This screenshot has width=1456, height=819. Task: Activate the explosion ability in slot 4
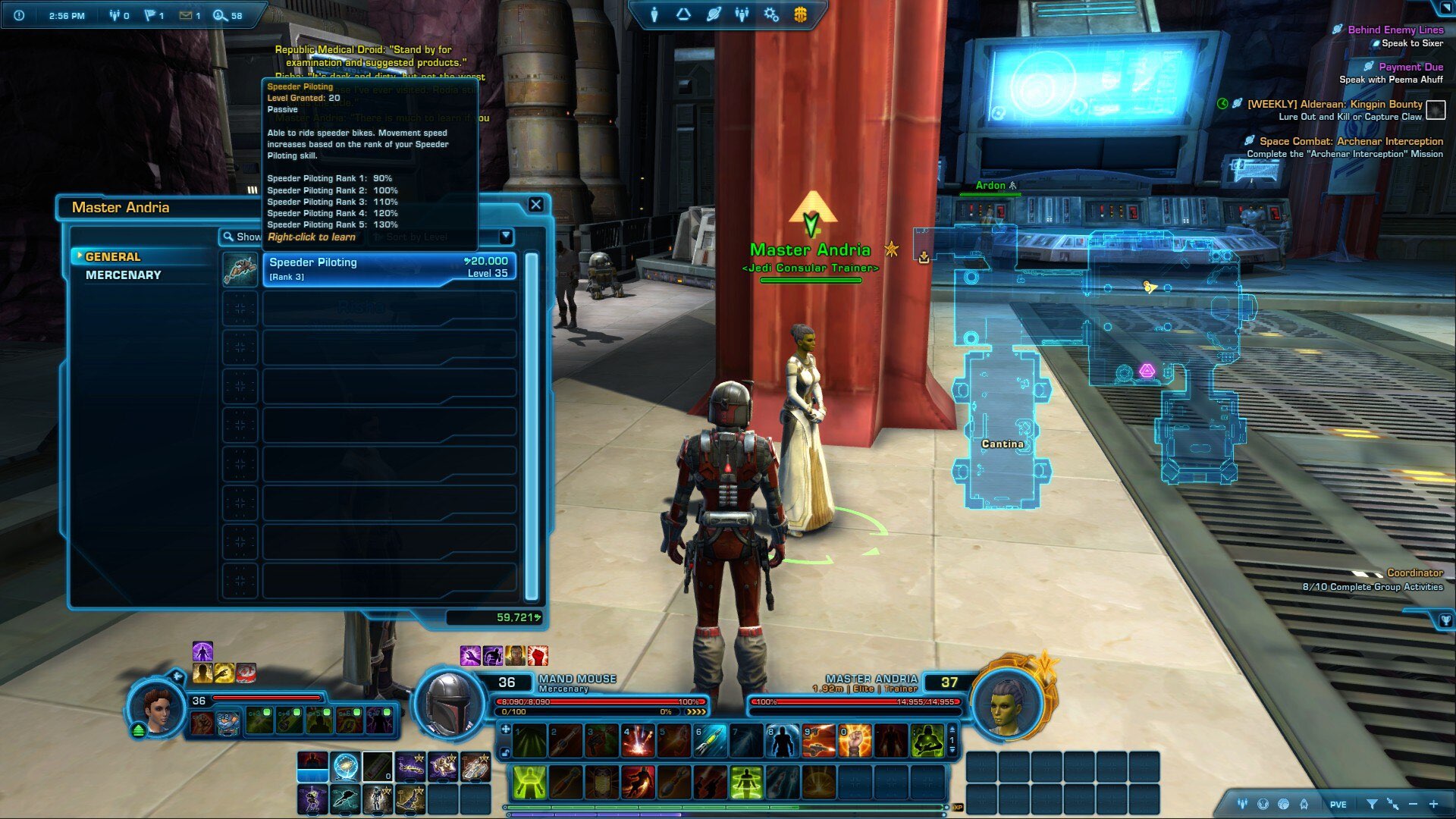point(639,742)
